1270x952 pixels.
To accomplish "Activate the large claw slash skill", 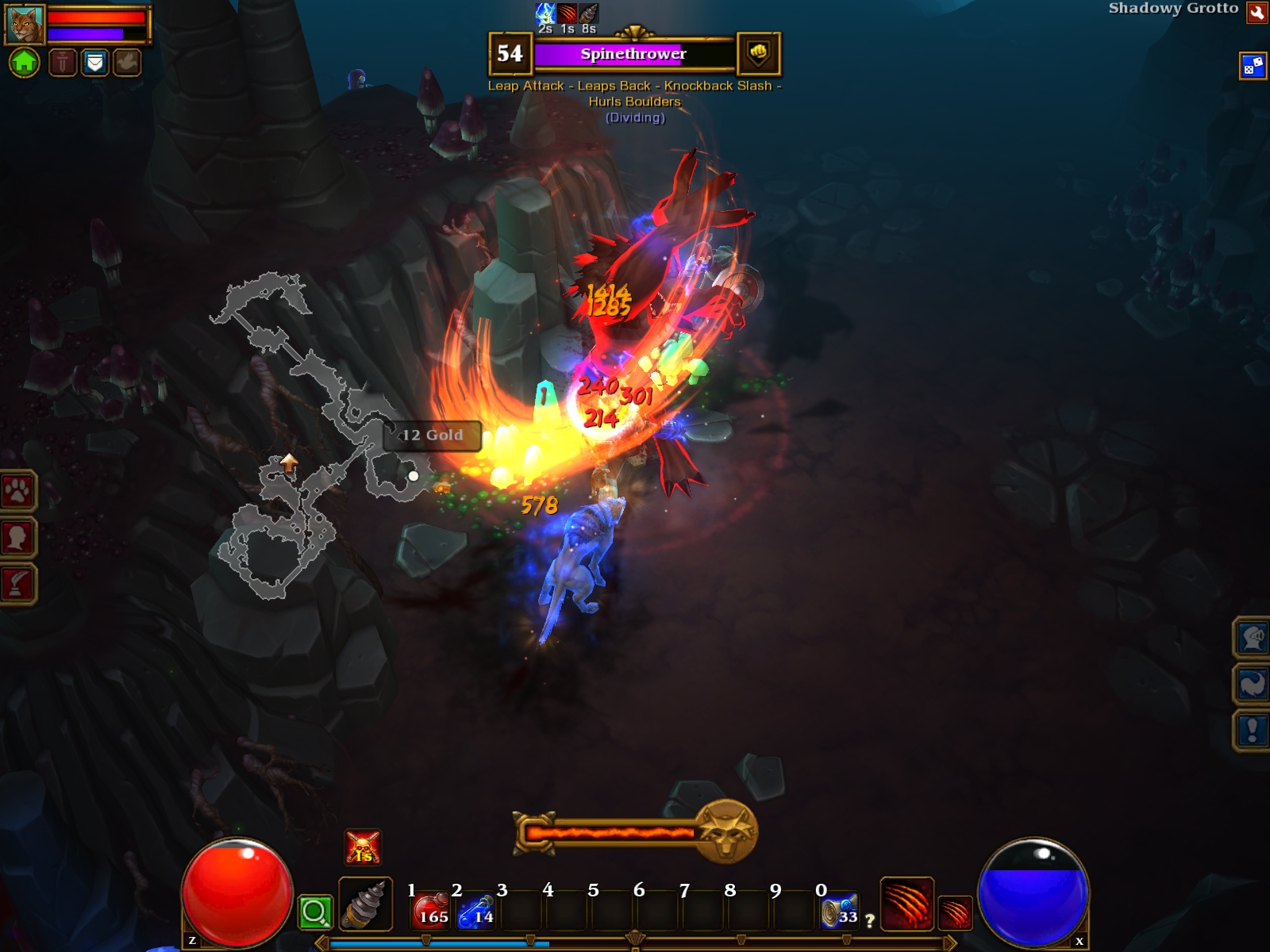I will 906,903.
